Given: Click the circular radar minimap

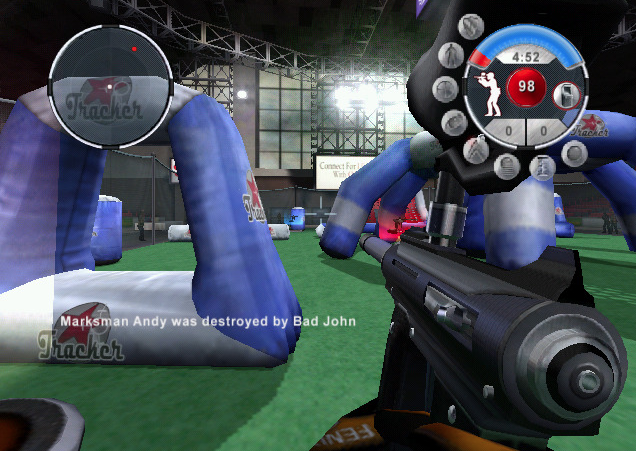Looking at the screenshot, I should 110,86.
